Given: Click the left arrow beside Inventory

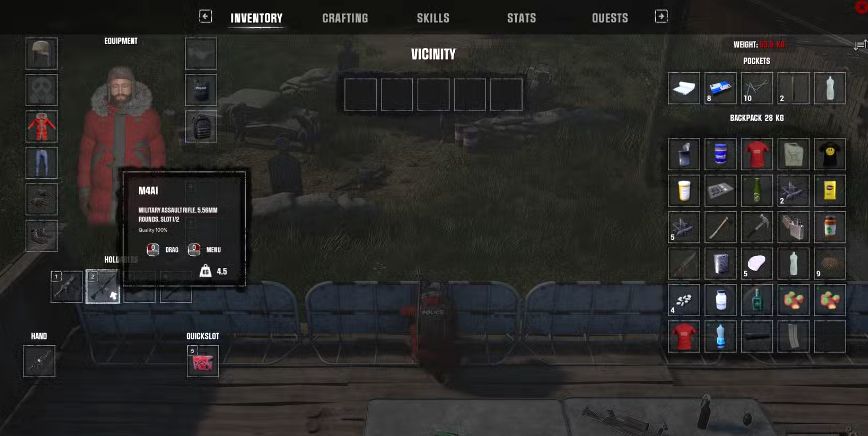Looking at the screenshot, I should coord(205,16).
